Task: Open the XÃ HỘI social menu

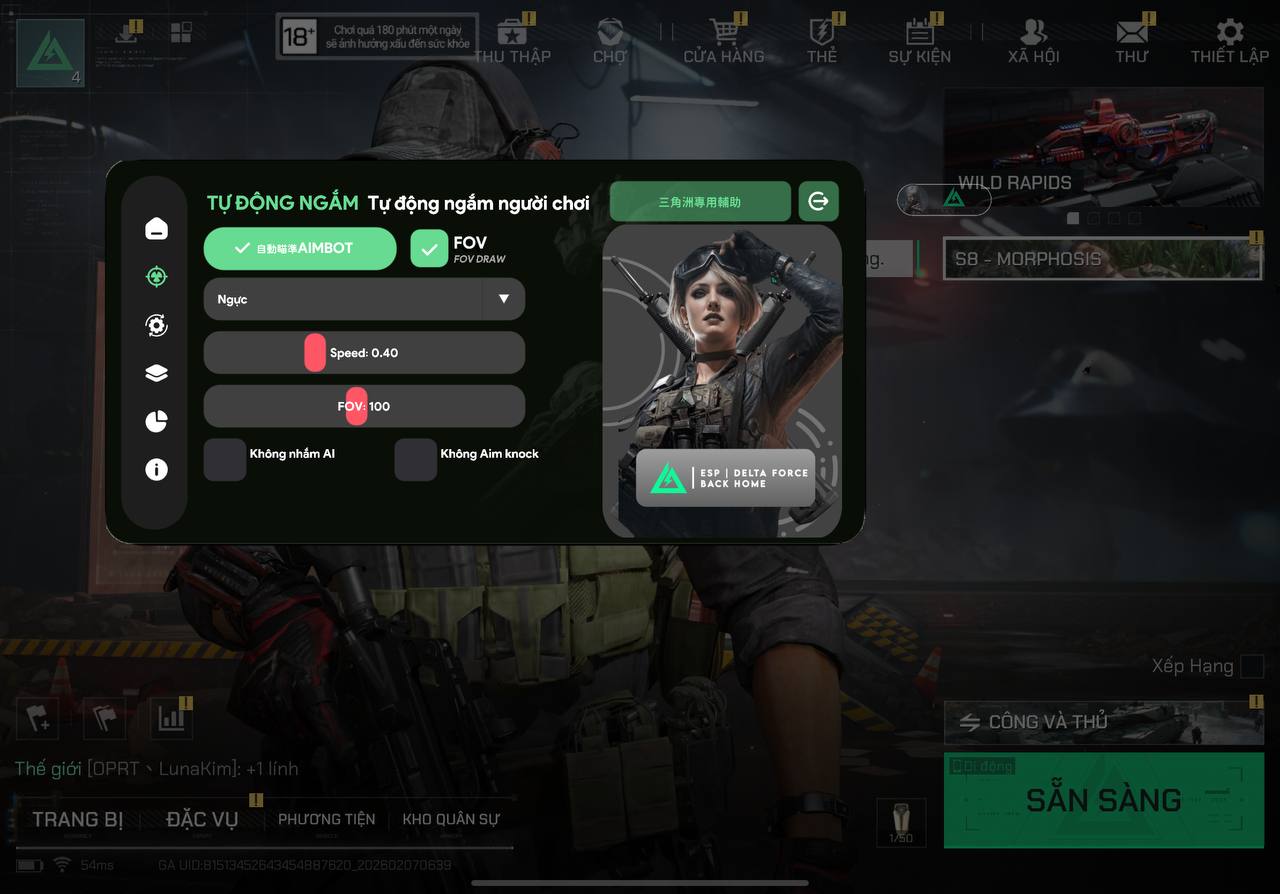Action: point(1033,42)
